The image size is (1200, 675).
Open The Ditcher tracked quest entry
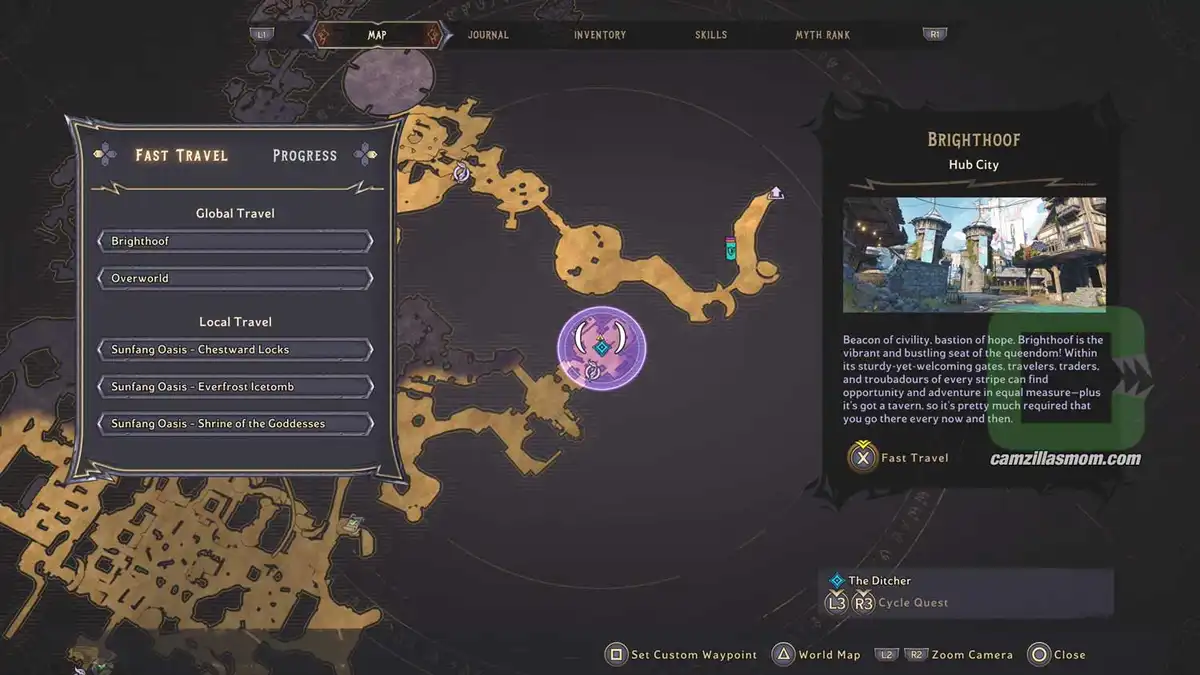pyautogui.click(x=878, y=580)
